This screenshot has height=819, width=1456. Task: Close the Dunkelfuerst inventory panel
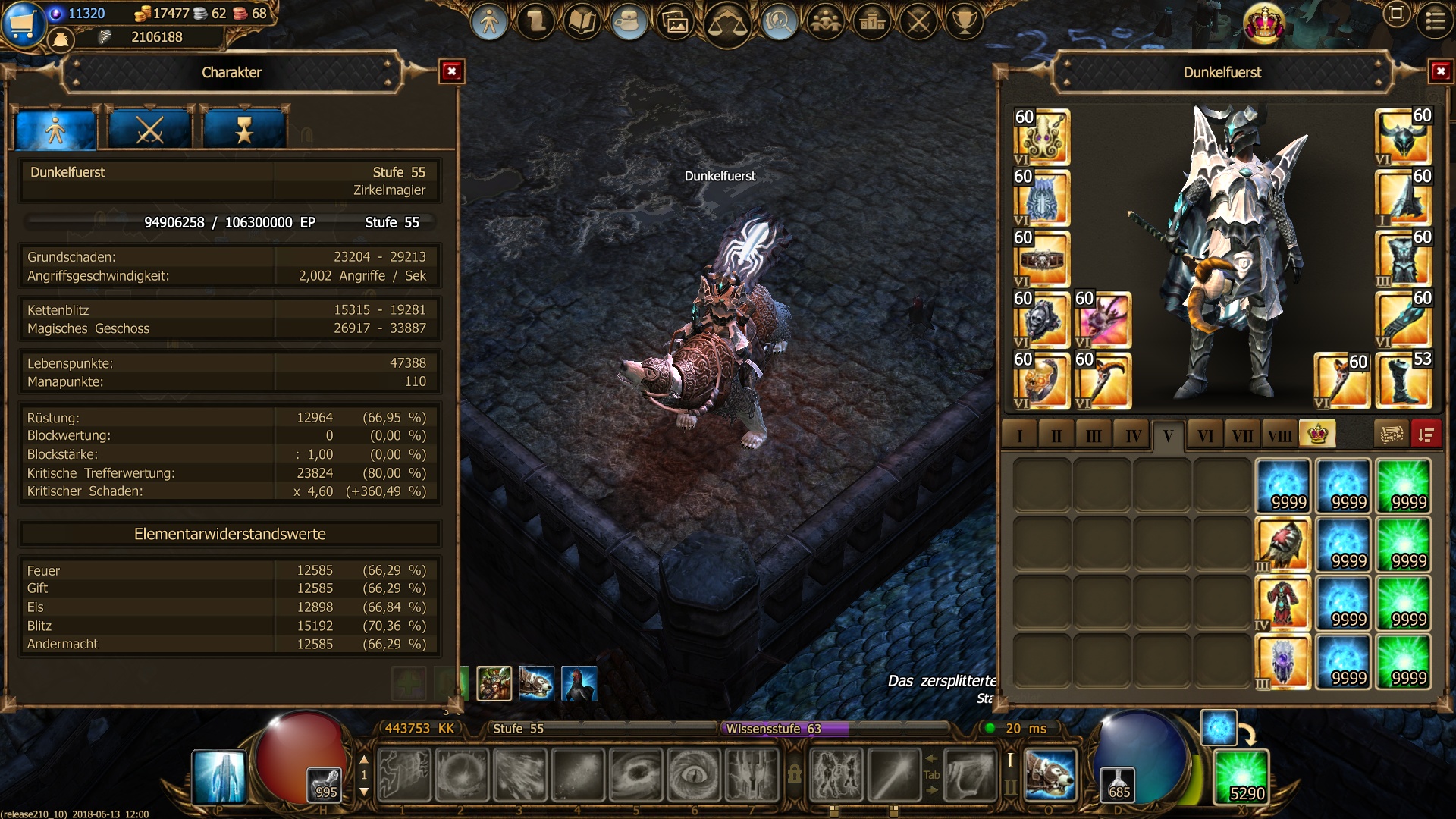(1440, 72)
